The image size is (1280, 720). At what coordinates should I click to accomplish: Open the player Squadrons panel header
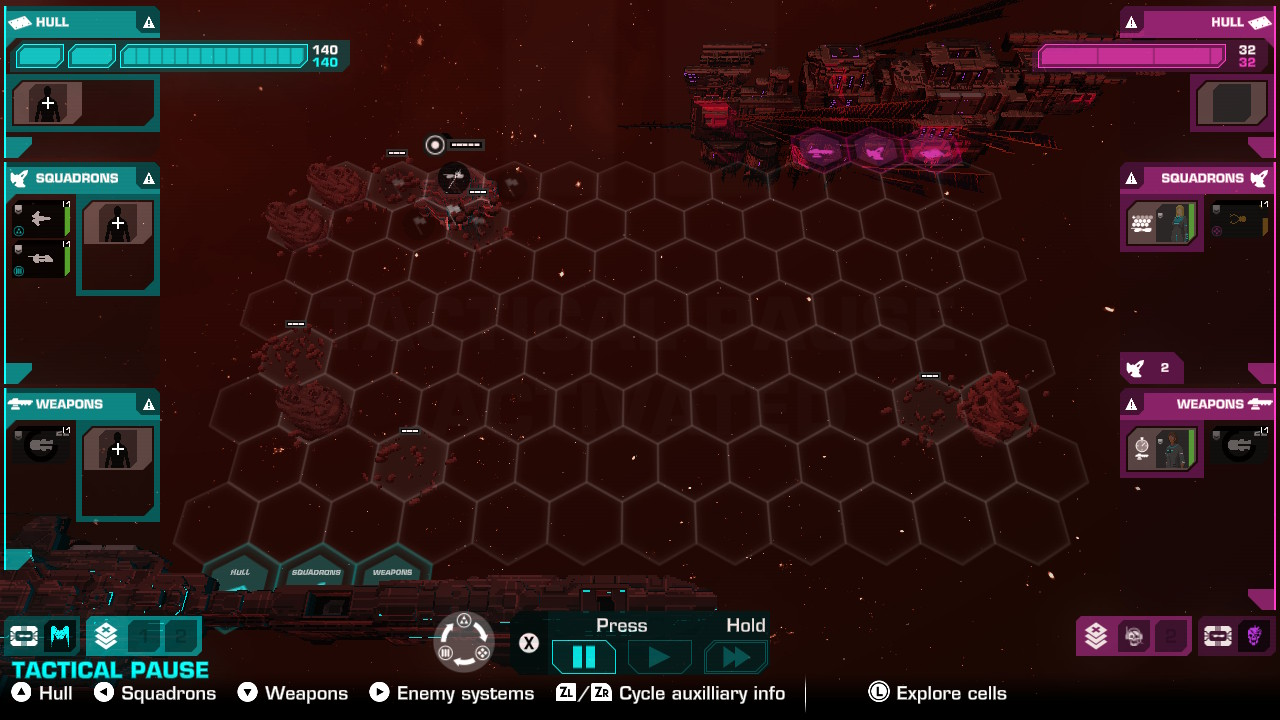pyautogui.click(x=82, y=178)
